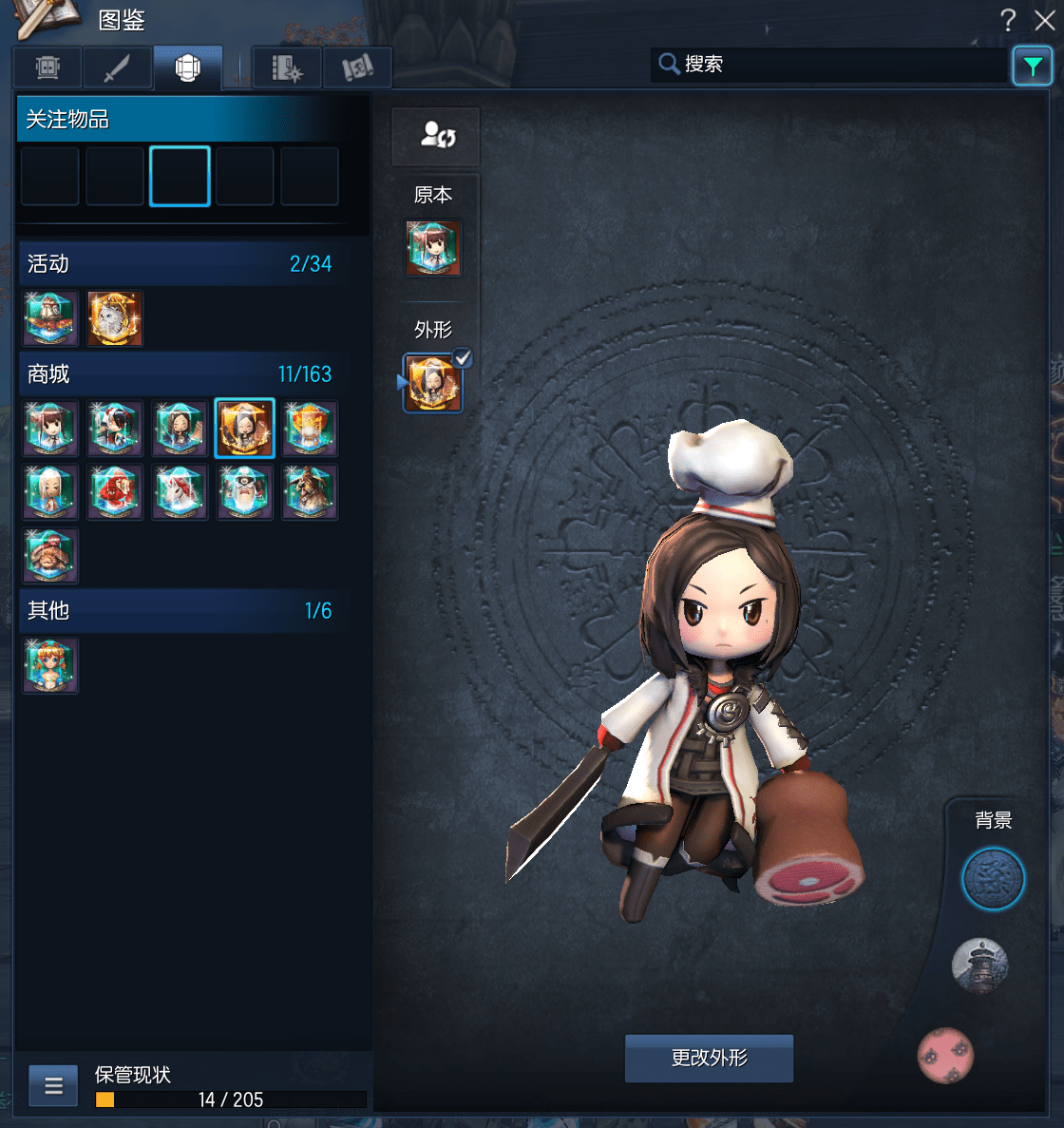The width and height of the screenshot is (1064, 1128).
Task: Choose the blue engraved circle background
Action: tap(993, 879)
